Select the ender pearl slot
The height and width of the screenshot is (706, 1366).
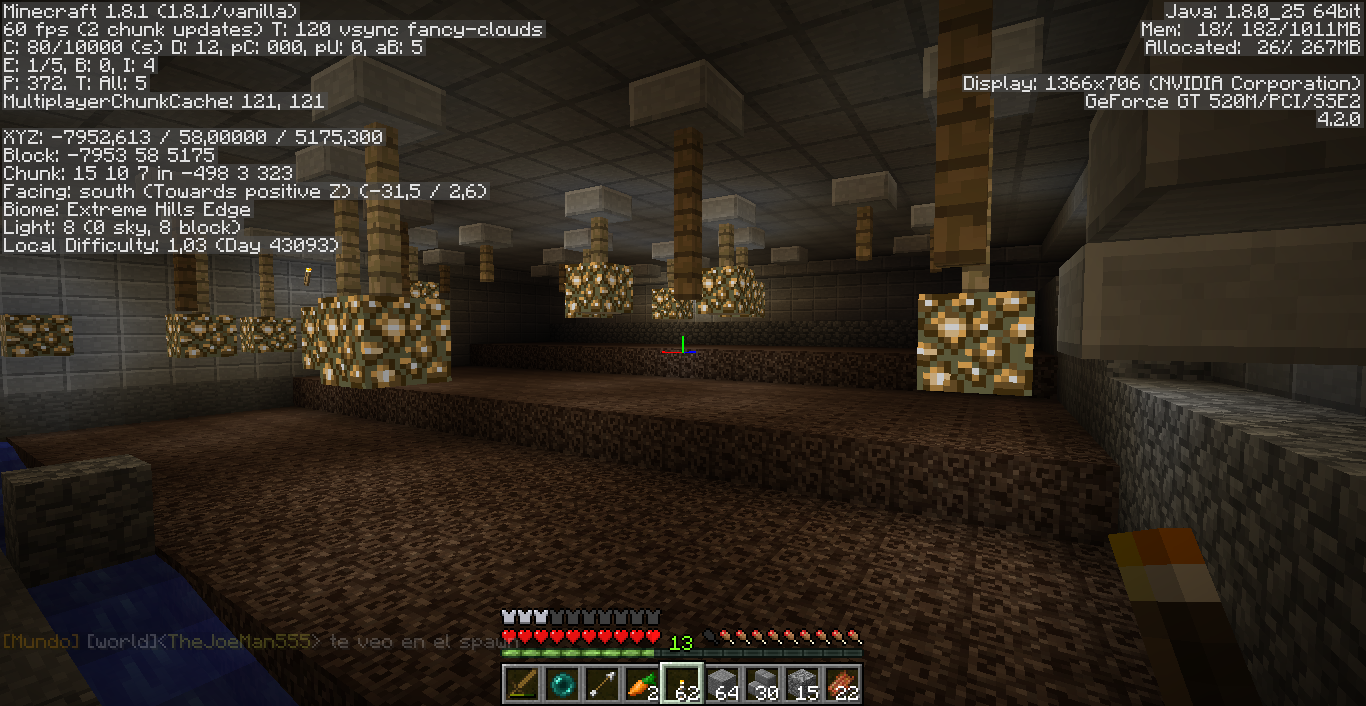[x=562, y=684]
